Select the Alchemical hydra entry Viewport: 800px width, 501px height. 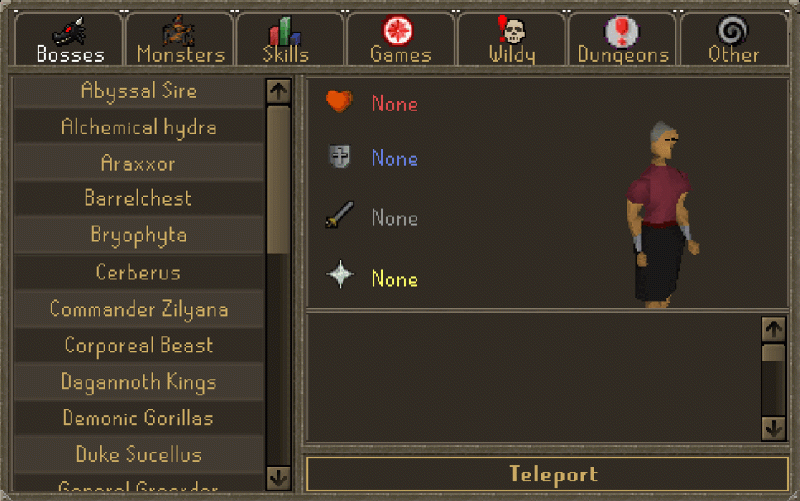tap(138, 127)
